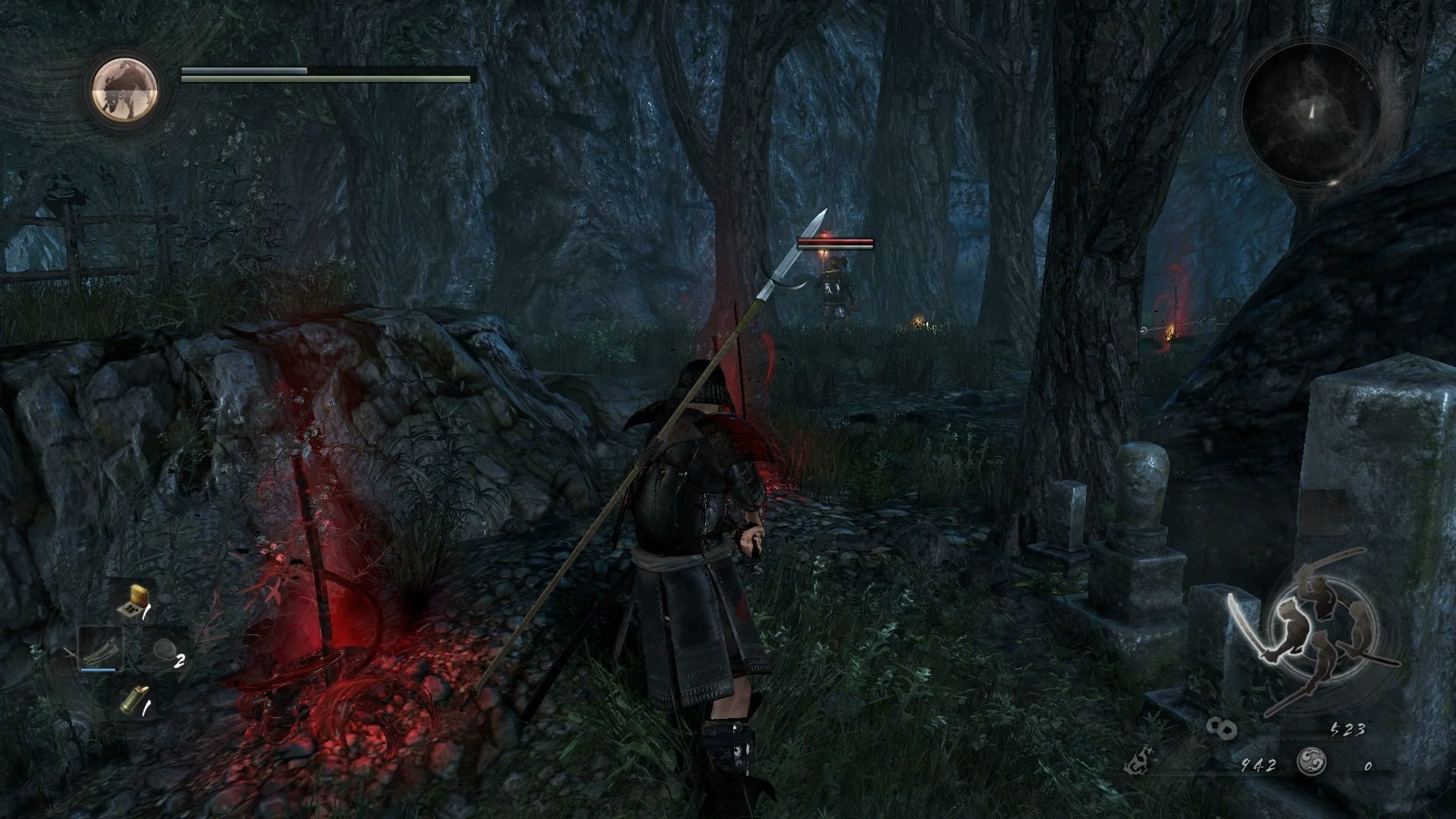This screenshot has height=819, width=1456.
Task: Choose the ranged weapon slot with blue bar
Action: (x=100, y=648)
